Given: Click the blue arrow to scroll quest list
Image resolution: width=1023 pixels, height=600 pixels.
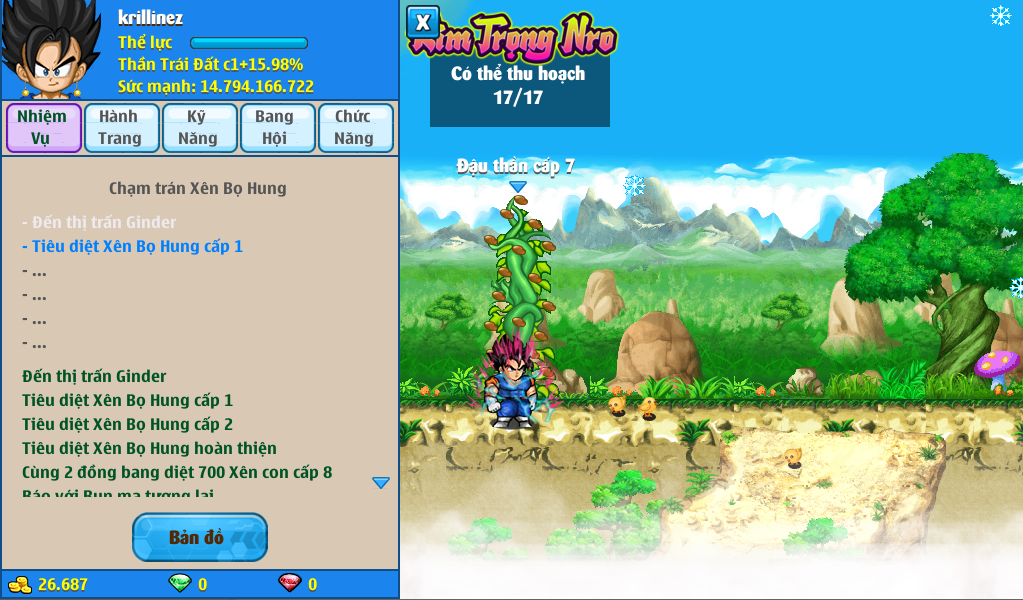Looking at the screenshot, I should click(x=380, y=482).
